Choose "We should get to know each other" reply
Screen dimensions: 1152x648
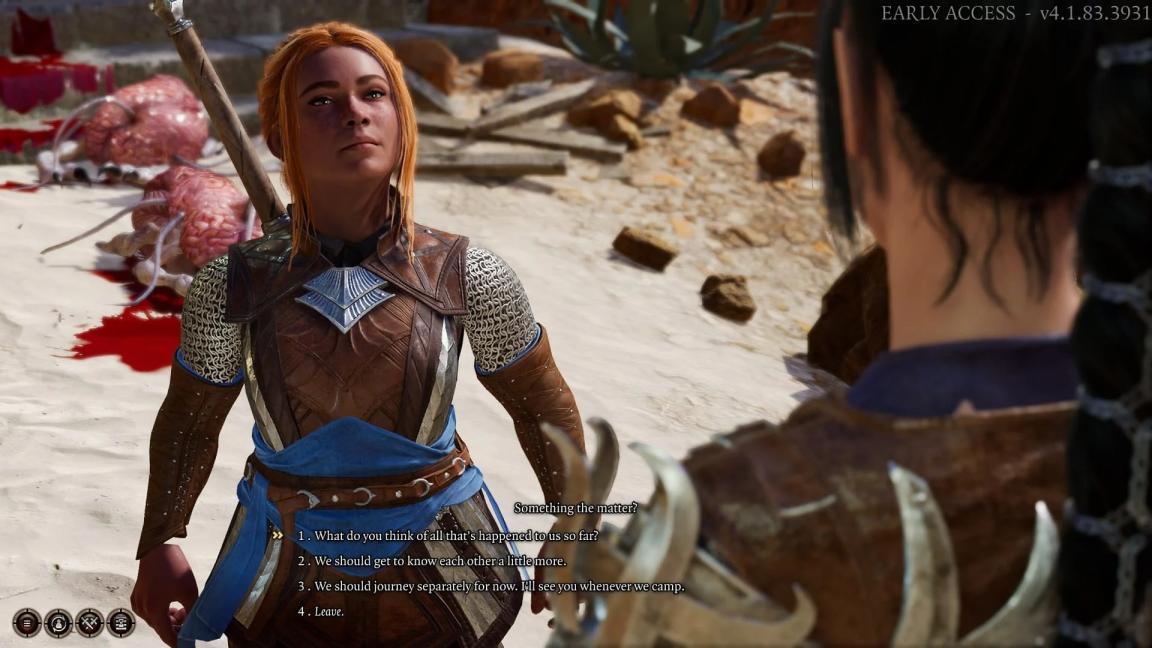(x=440, y=561)
